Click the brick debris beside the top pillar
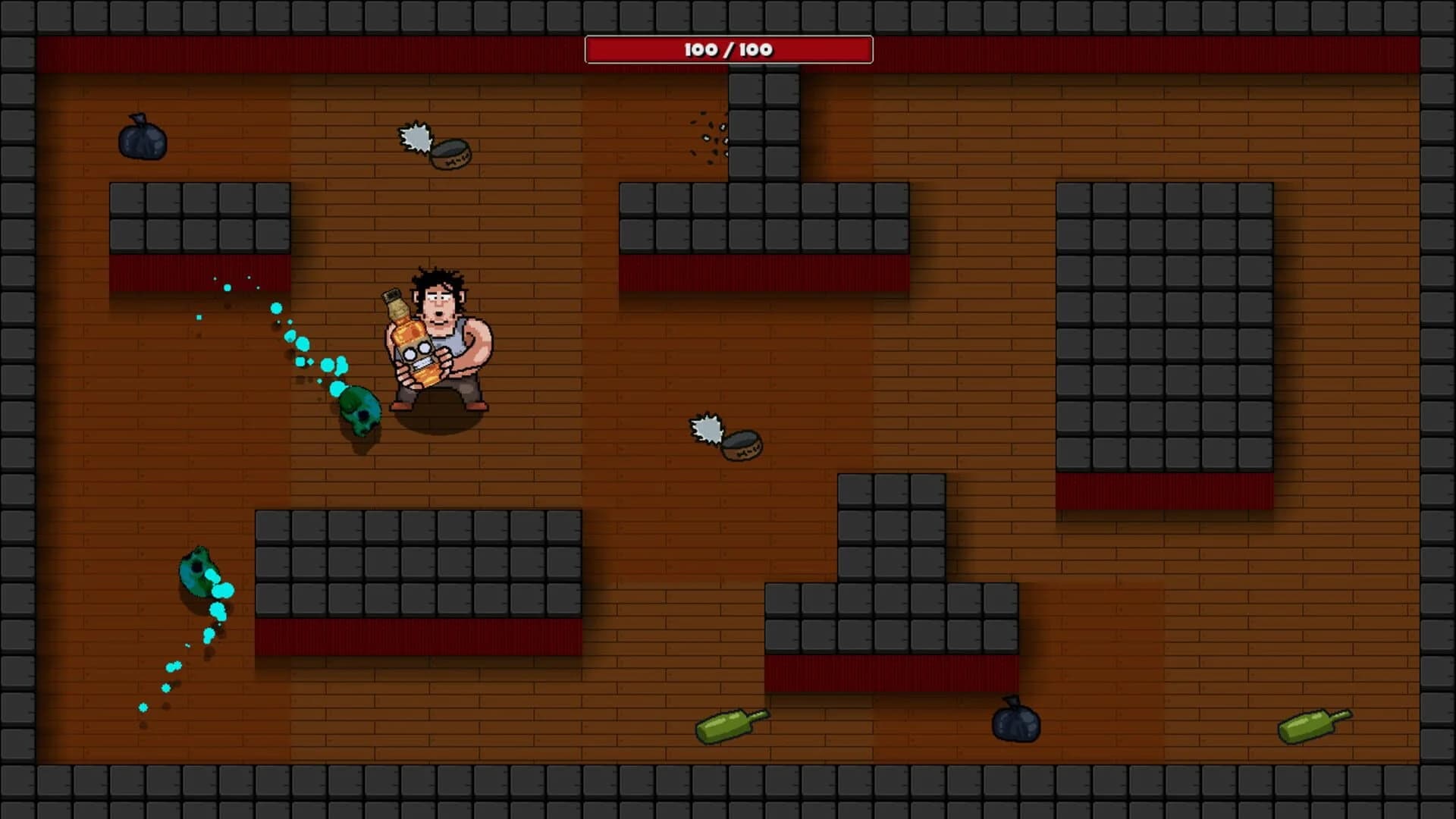 (704, 136)
